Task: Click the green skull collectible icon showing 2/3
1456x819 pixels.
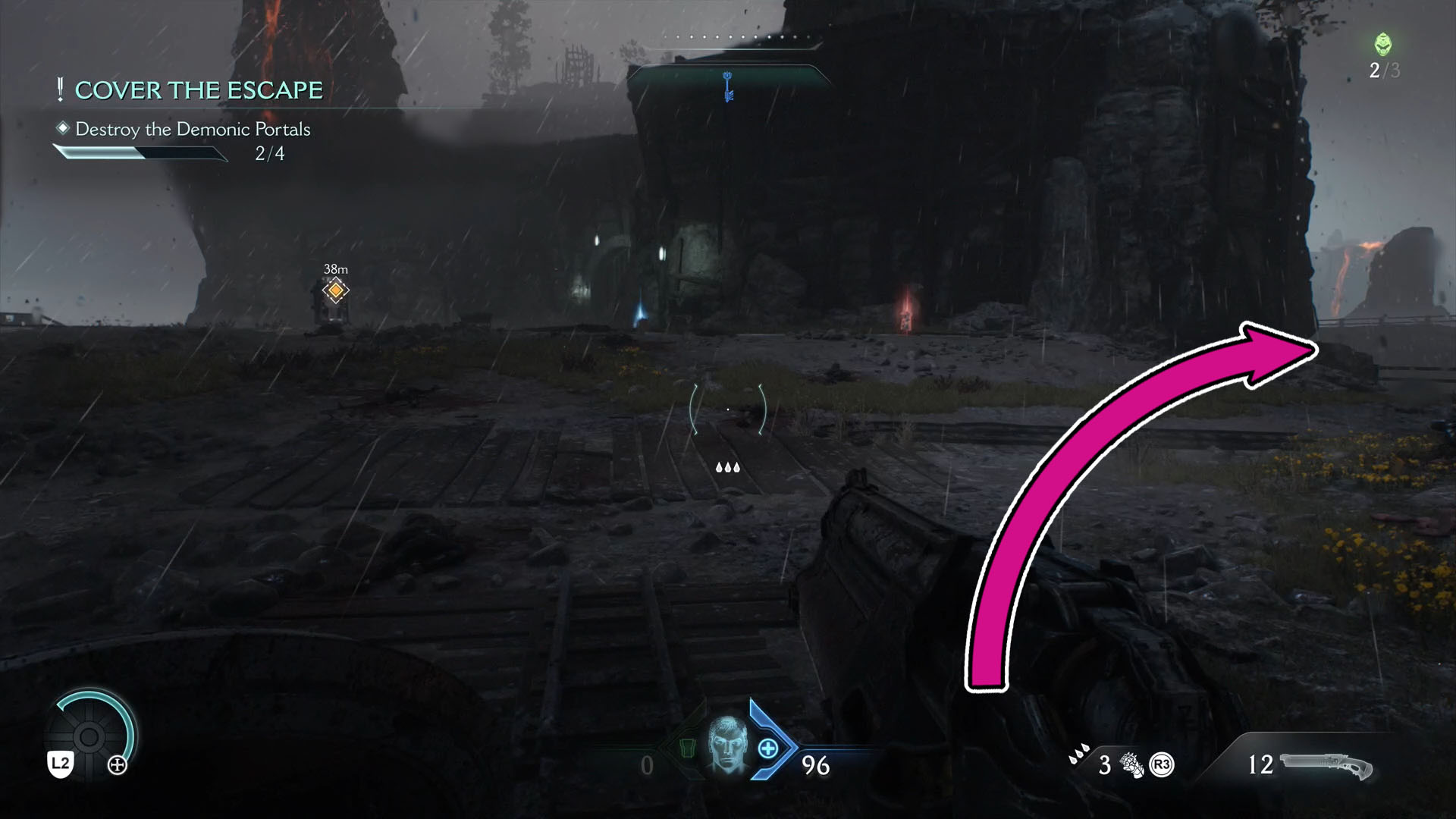Action: tap(1382, 45)
